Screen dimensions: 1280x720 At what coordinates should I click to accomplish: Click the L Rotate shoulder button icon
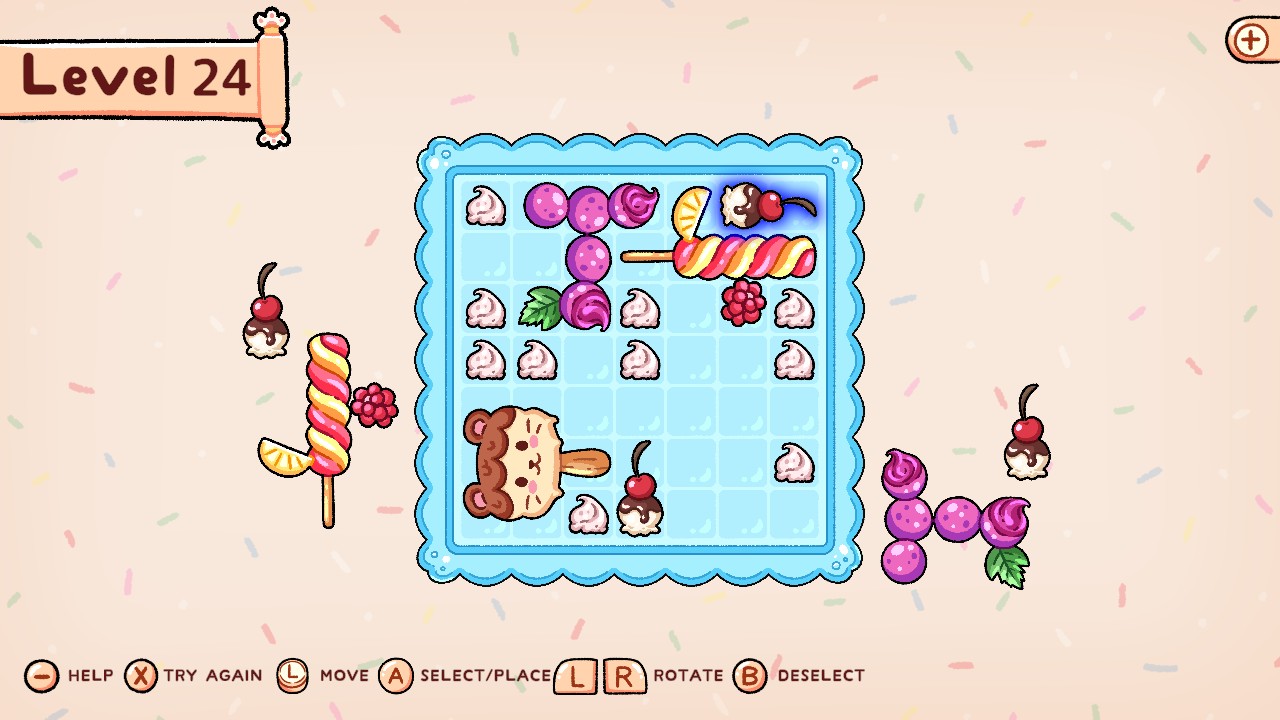(x=575, y=676)
